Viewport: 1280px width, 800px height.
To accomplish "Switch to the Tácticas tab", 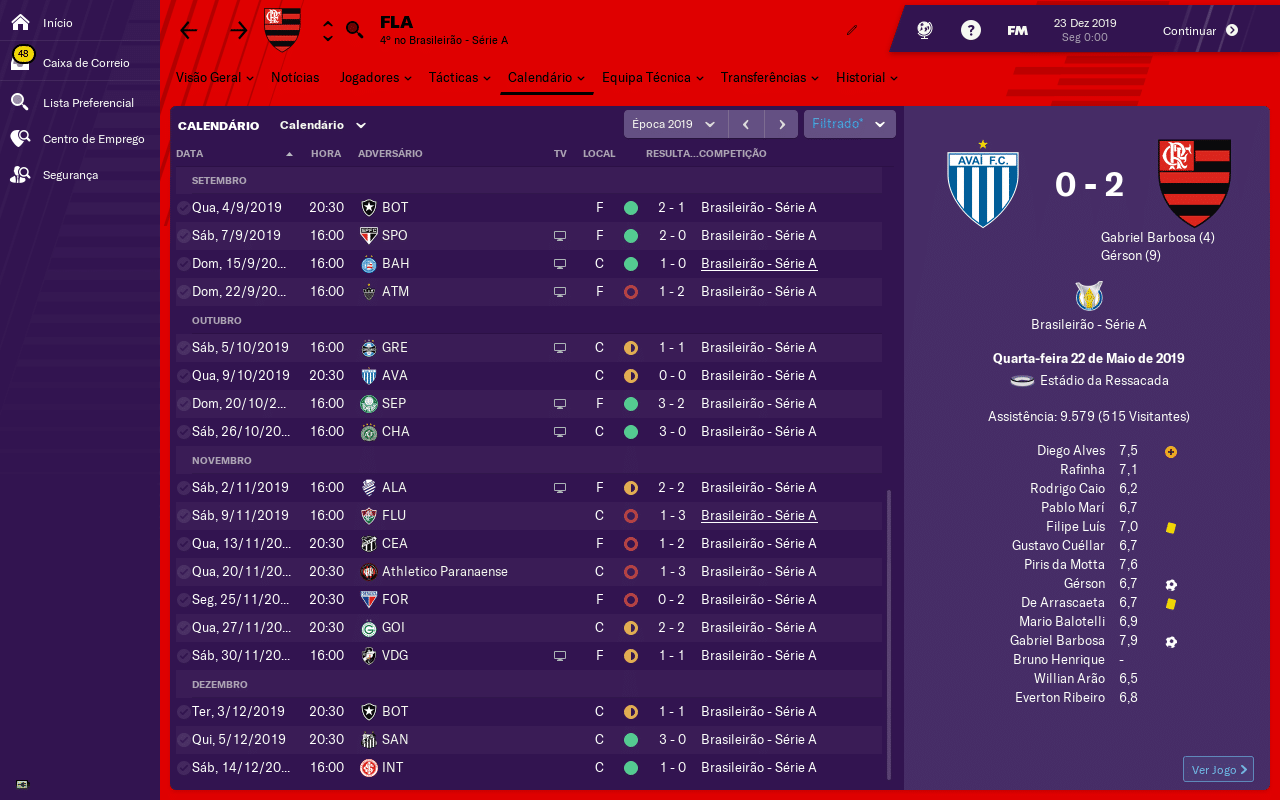I will pyautogui.click(x=458, y=77).
